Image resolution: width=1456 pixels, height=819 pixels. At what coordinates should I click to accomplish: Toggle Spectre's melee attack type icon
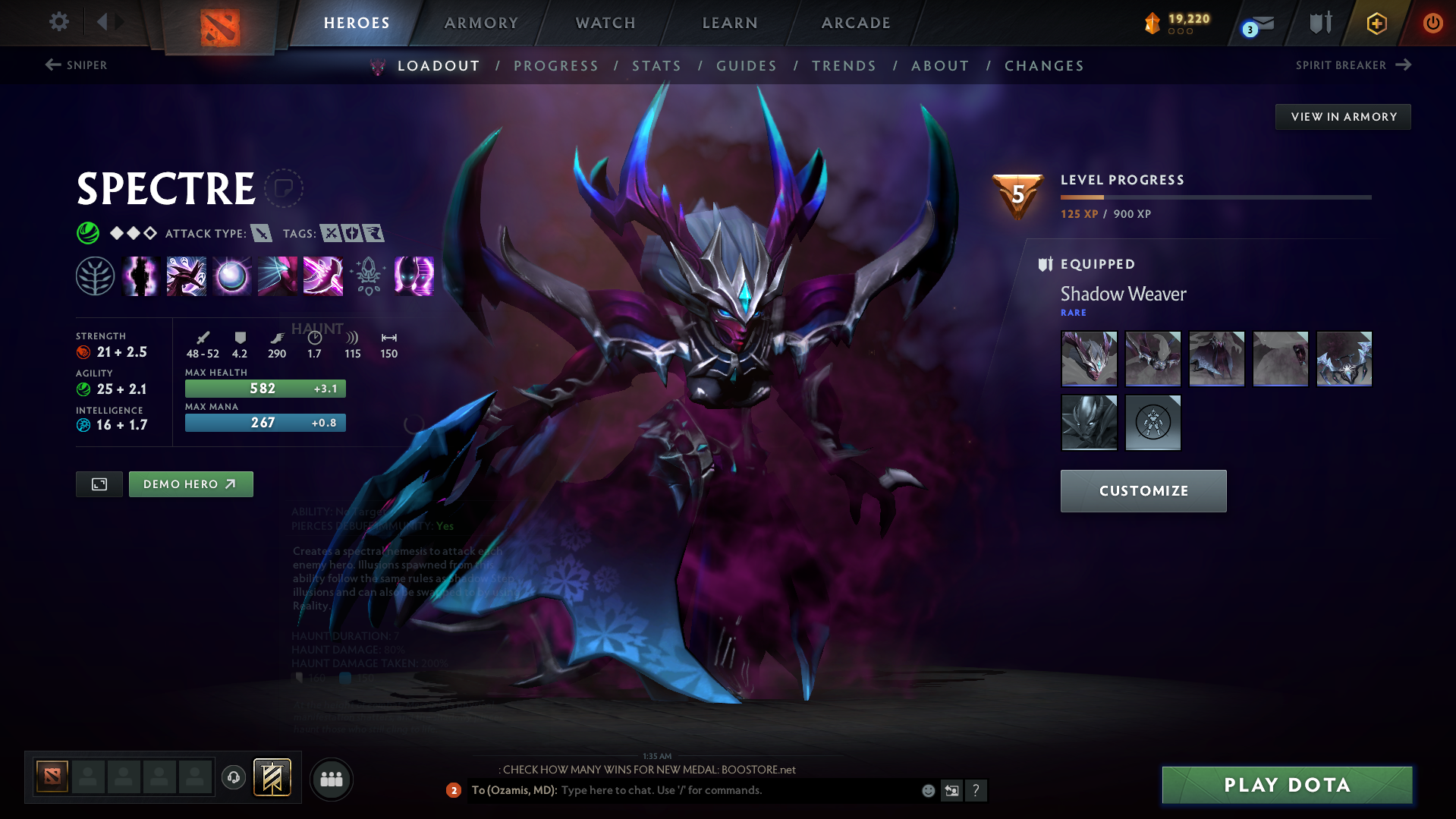point(262,234)
